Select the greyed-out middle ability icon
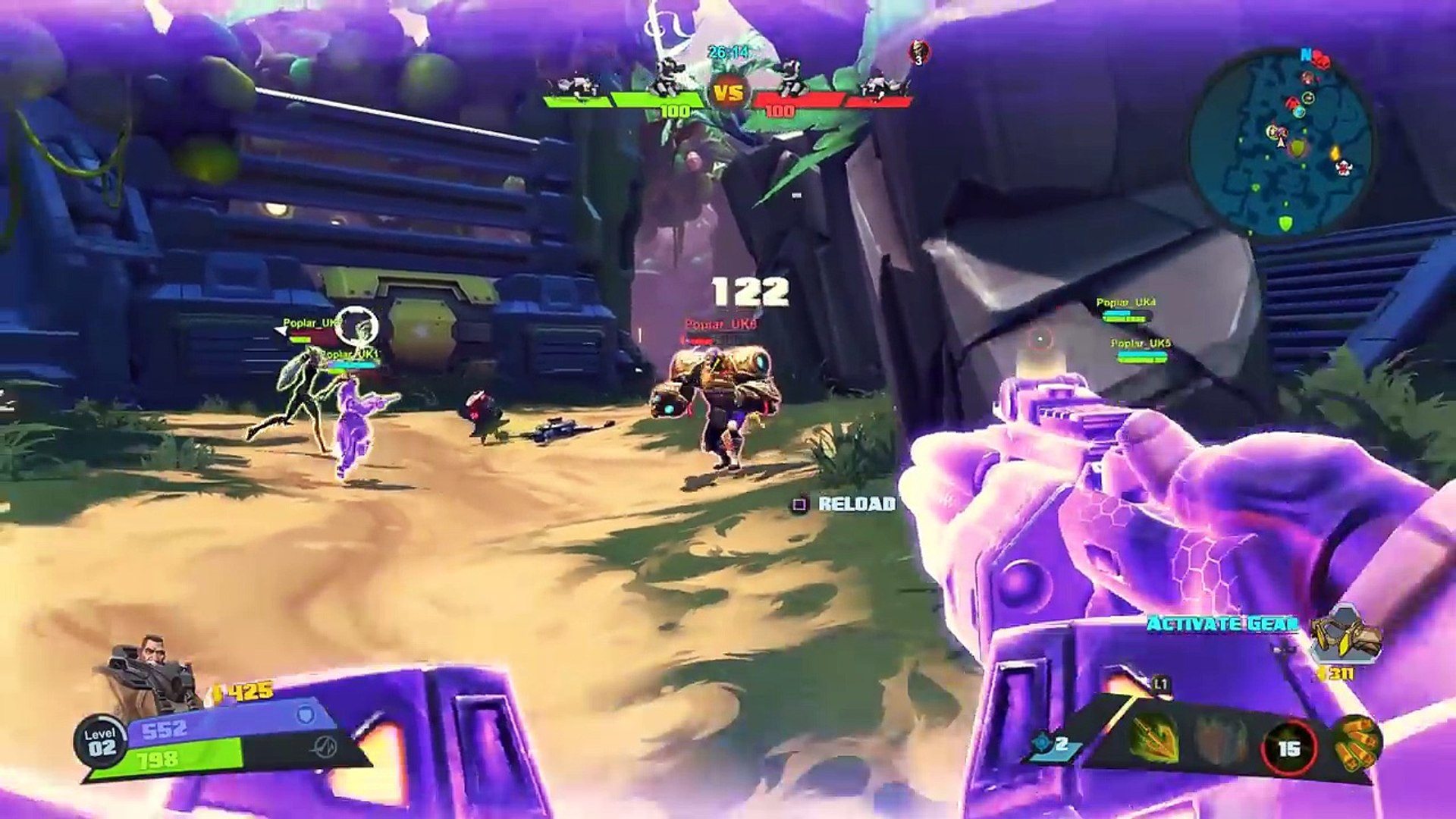This screenshot has width=1456, height=819. coord(1220,739)
